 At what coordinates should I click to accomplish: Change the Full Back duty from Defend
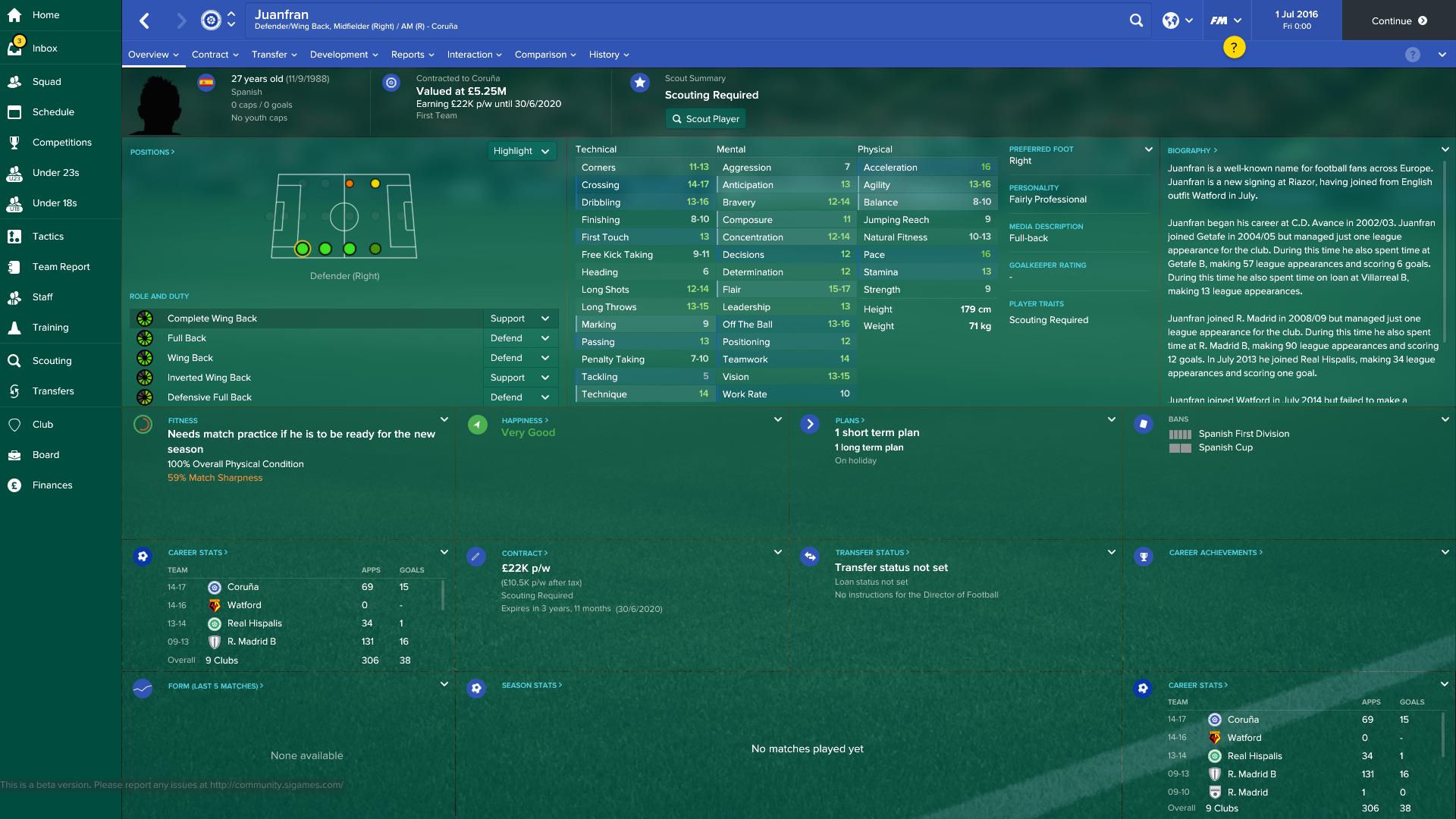[x=520, y=337]
